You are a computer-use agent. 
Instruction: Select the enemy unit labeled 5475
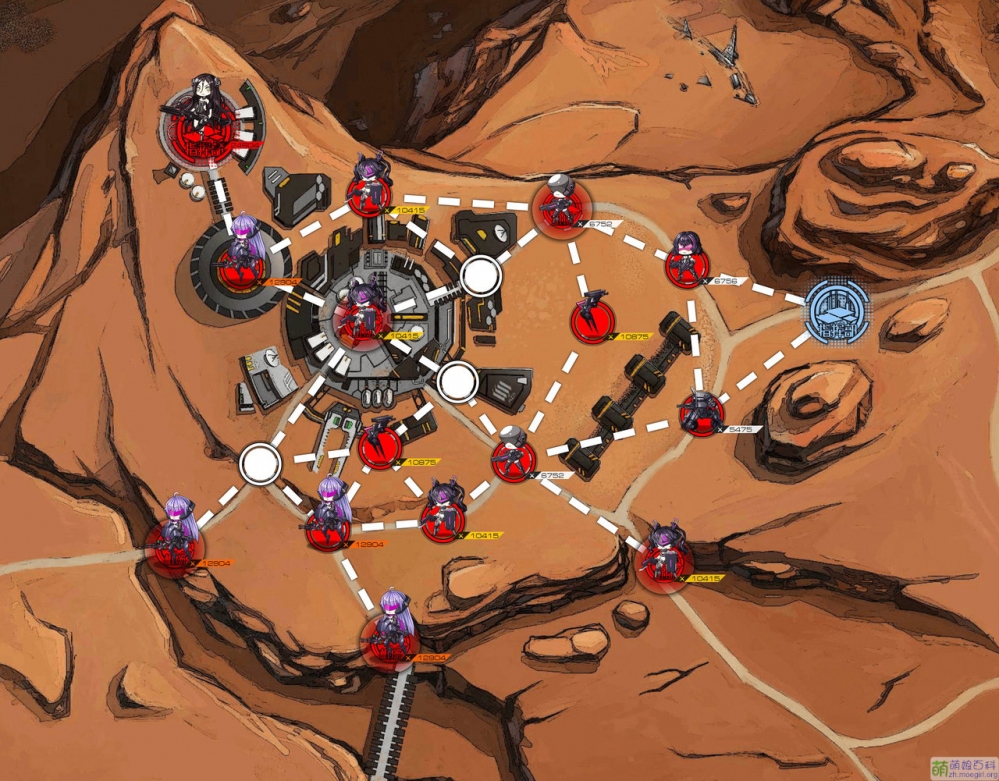[700, 413]
